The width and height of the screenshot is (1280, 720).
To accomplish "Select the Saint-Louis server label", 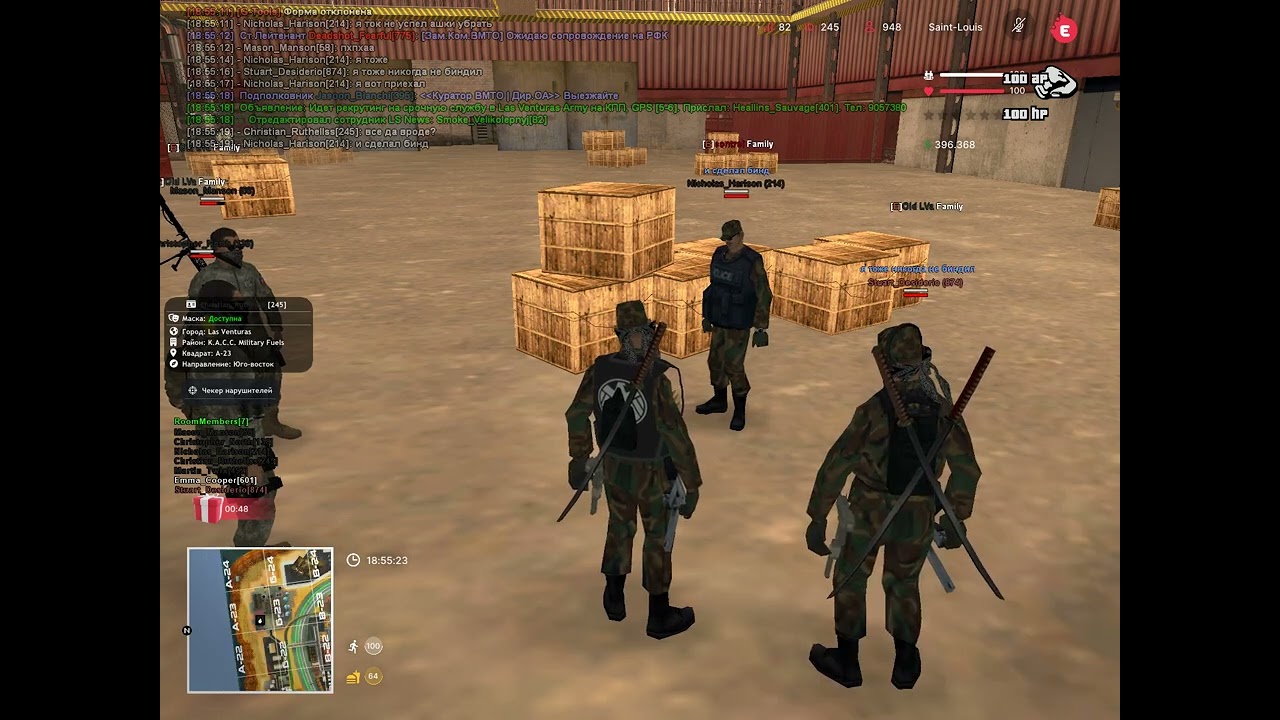I will pyautogui.click(x=954, y=27).
